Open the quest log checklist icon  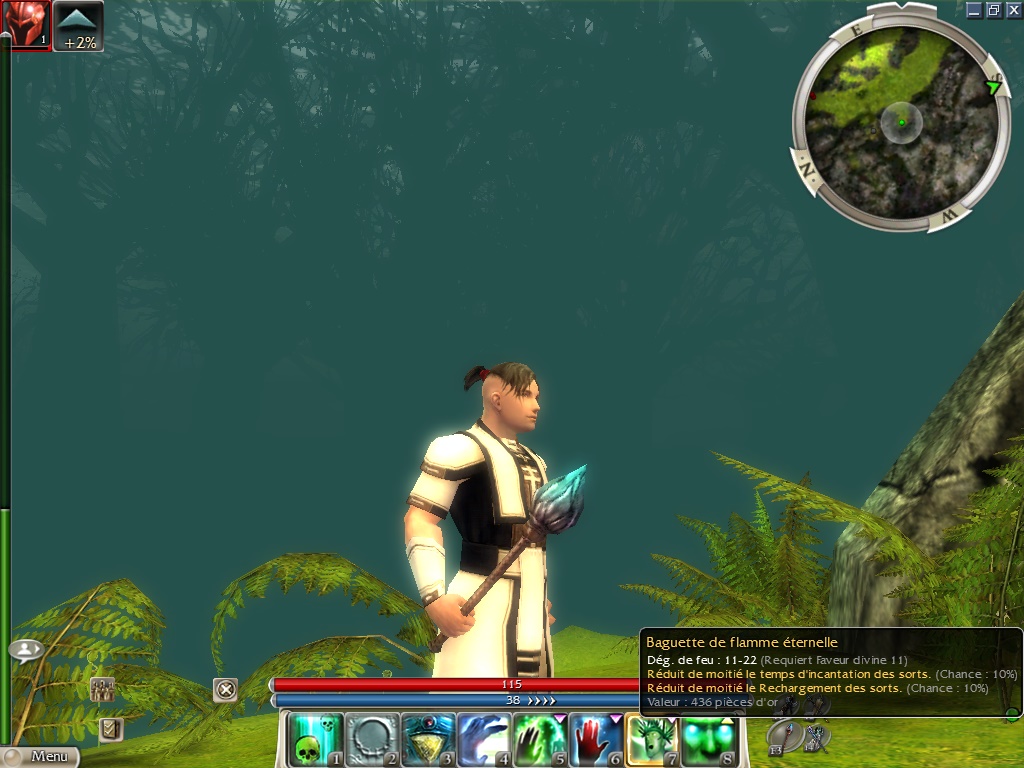[x=110, y=730]
